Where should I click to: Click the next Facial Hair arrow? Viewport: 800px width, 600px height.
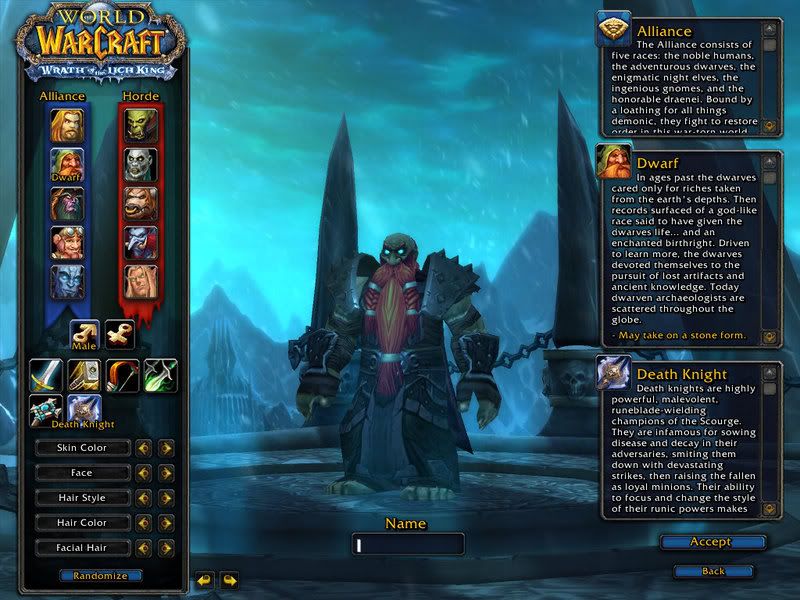(x=166, y=548)
